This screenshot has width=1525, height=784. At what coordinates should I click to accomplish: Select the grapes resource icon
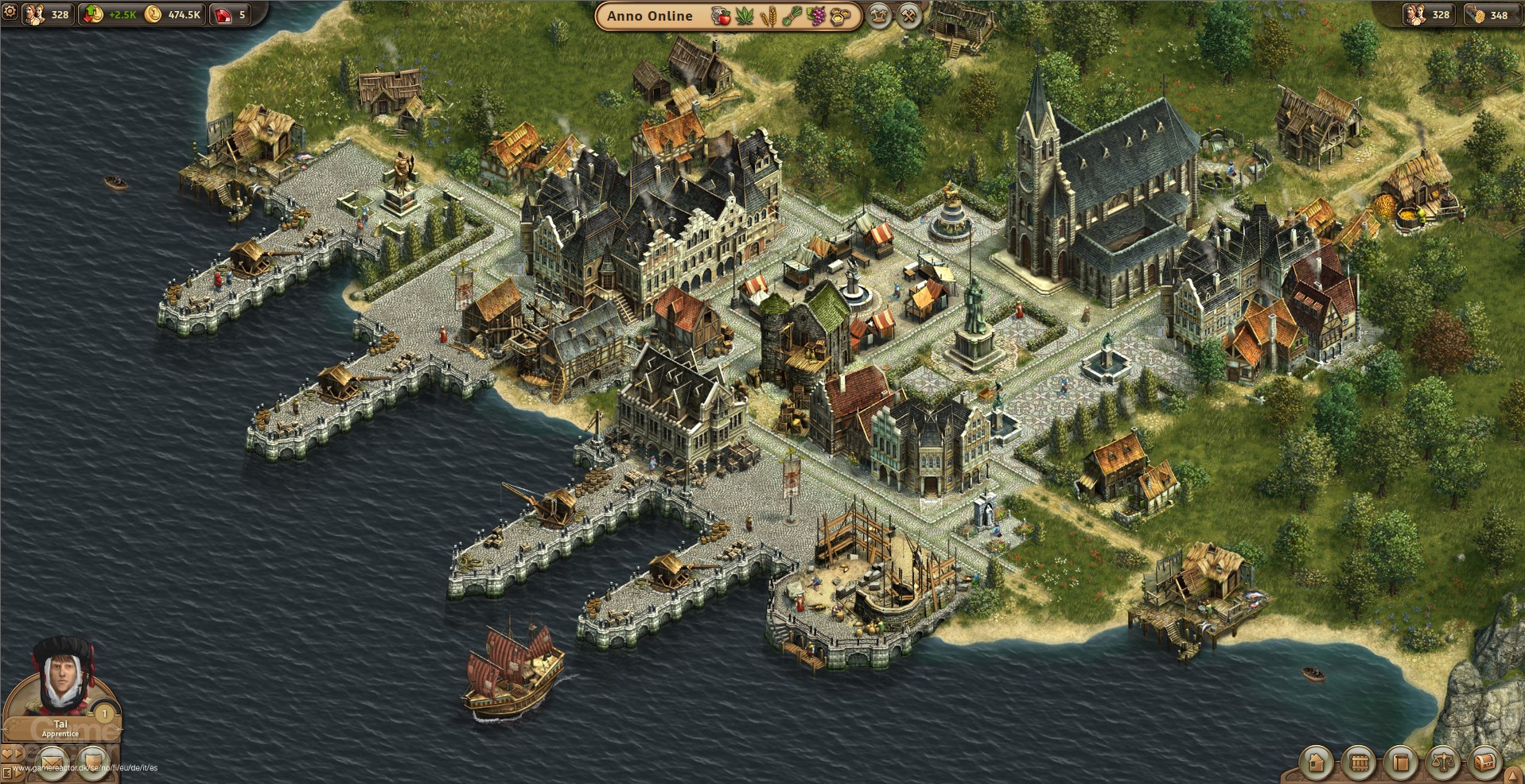pyautogui.click(x=816, y=15)
